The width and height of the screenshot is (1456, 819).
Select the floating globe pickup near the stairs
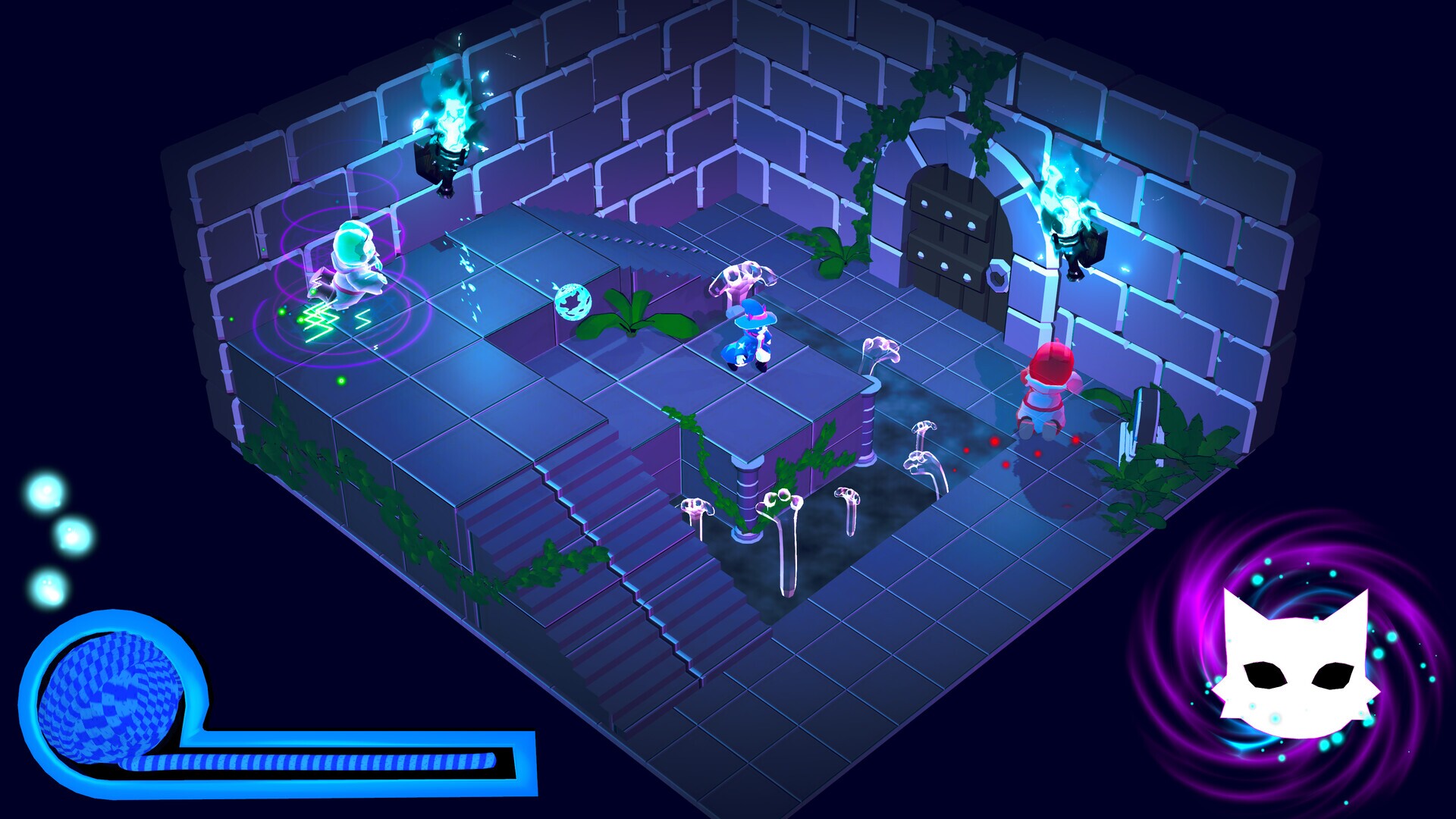click(x=574, y=302)
